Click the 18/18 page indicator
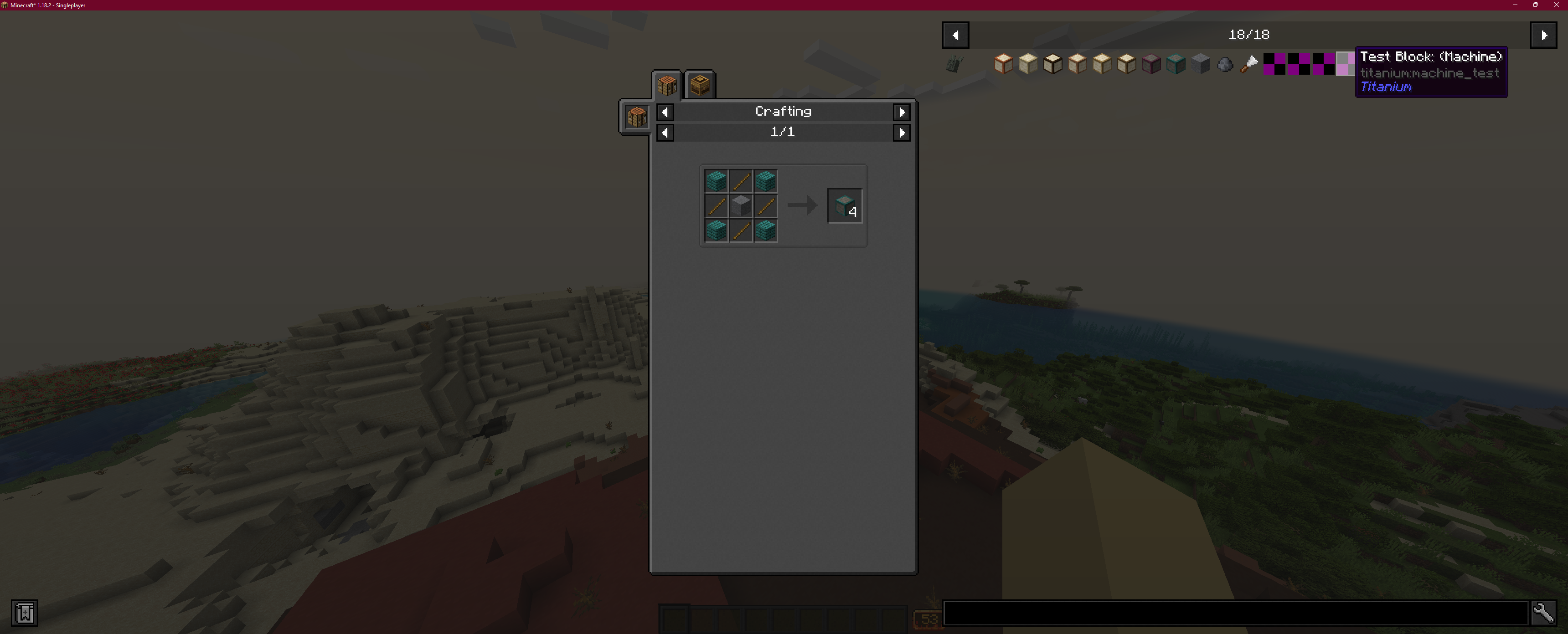This screenshot has height=634, width=1568. click(1249, 35)
